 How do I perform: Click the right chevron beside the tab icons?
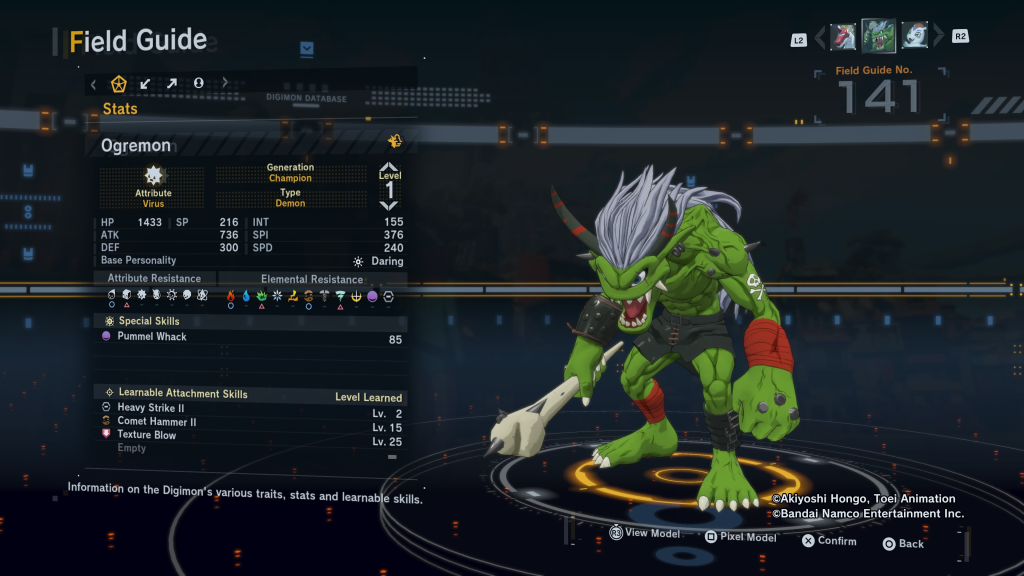click(x=225, y=84)
